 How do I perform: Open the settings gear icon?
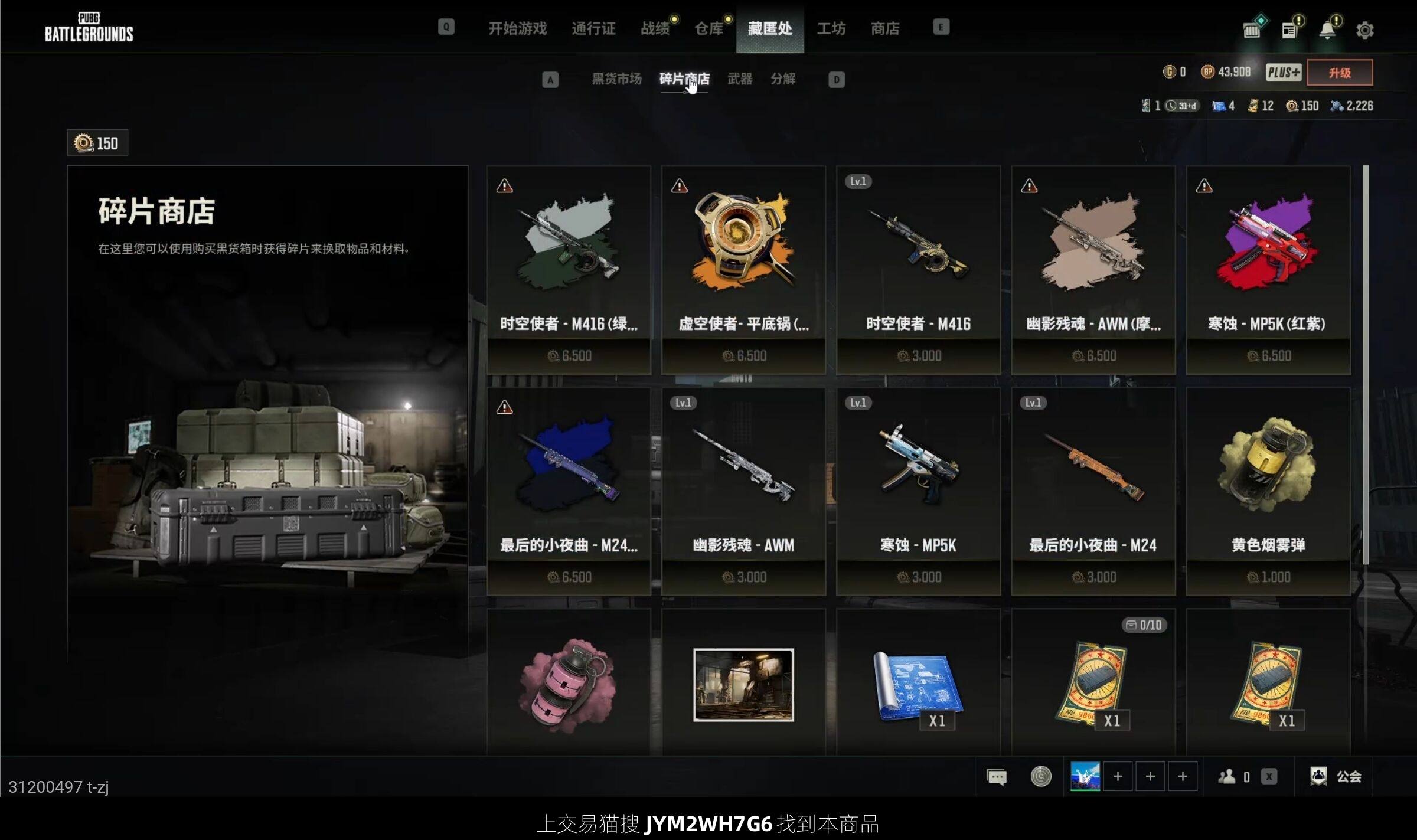click(1364, 30)
